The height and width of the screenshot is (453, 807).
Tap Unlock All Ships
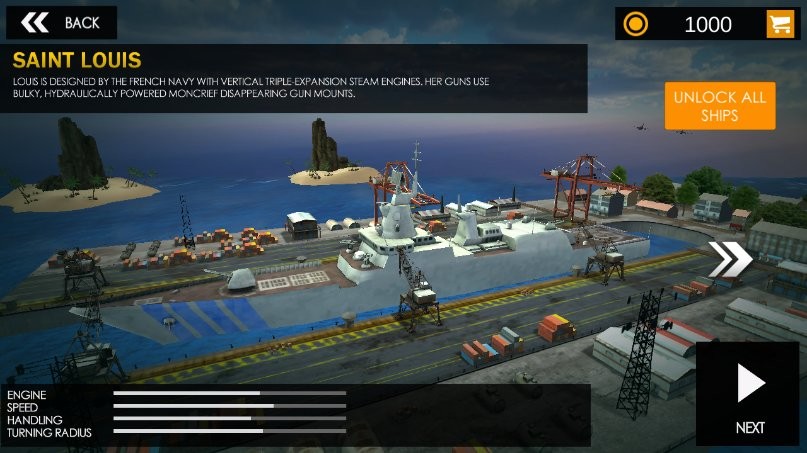719,106
